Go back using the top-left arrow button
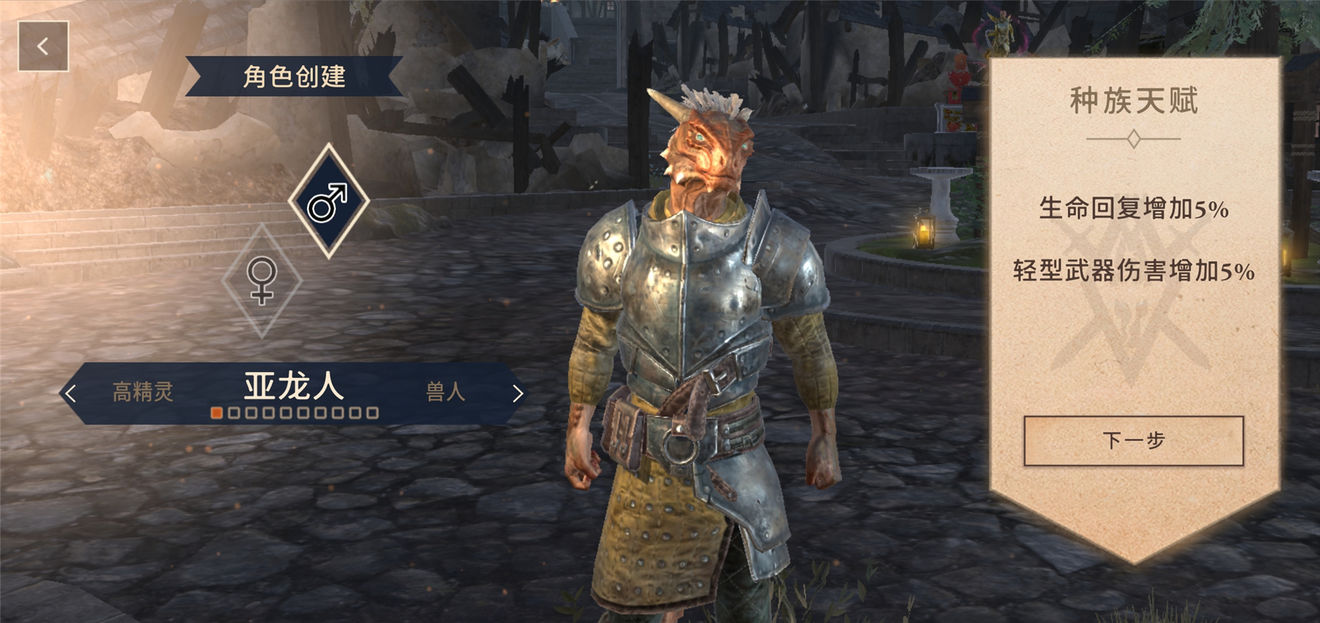Viewport: 1320px width, 623px height. 43,46
